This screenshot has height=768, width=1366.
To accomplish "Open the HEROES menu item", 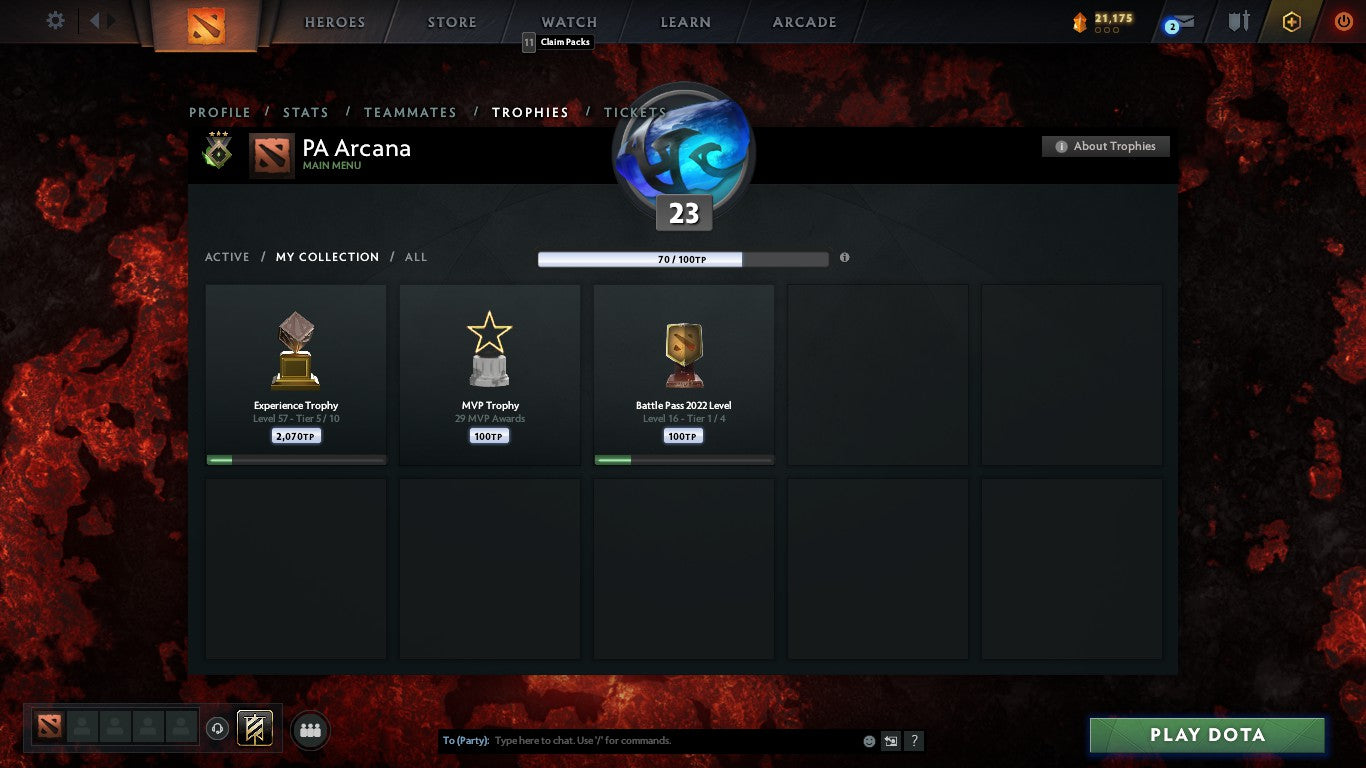I will pos(334,21).
